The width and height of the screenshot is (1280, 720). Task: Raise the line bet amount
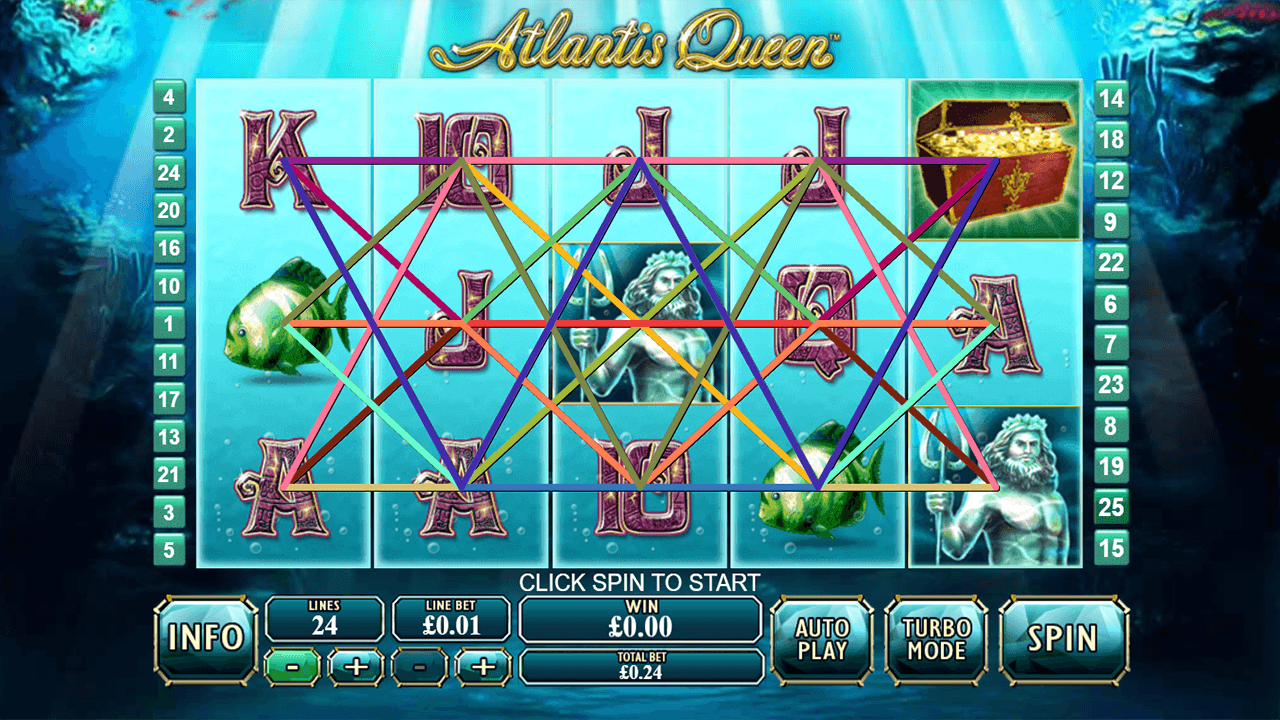coord(483,666)
